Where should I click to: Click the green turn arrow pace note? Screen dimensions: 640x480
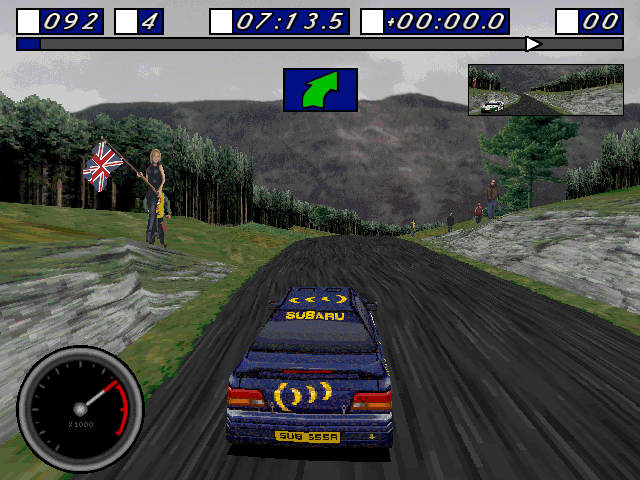point(320,89)
